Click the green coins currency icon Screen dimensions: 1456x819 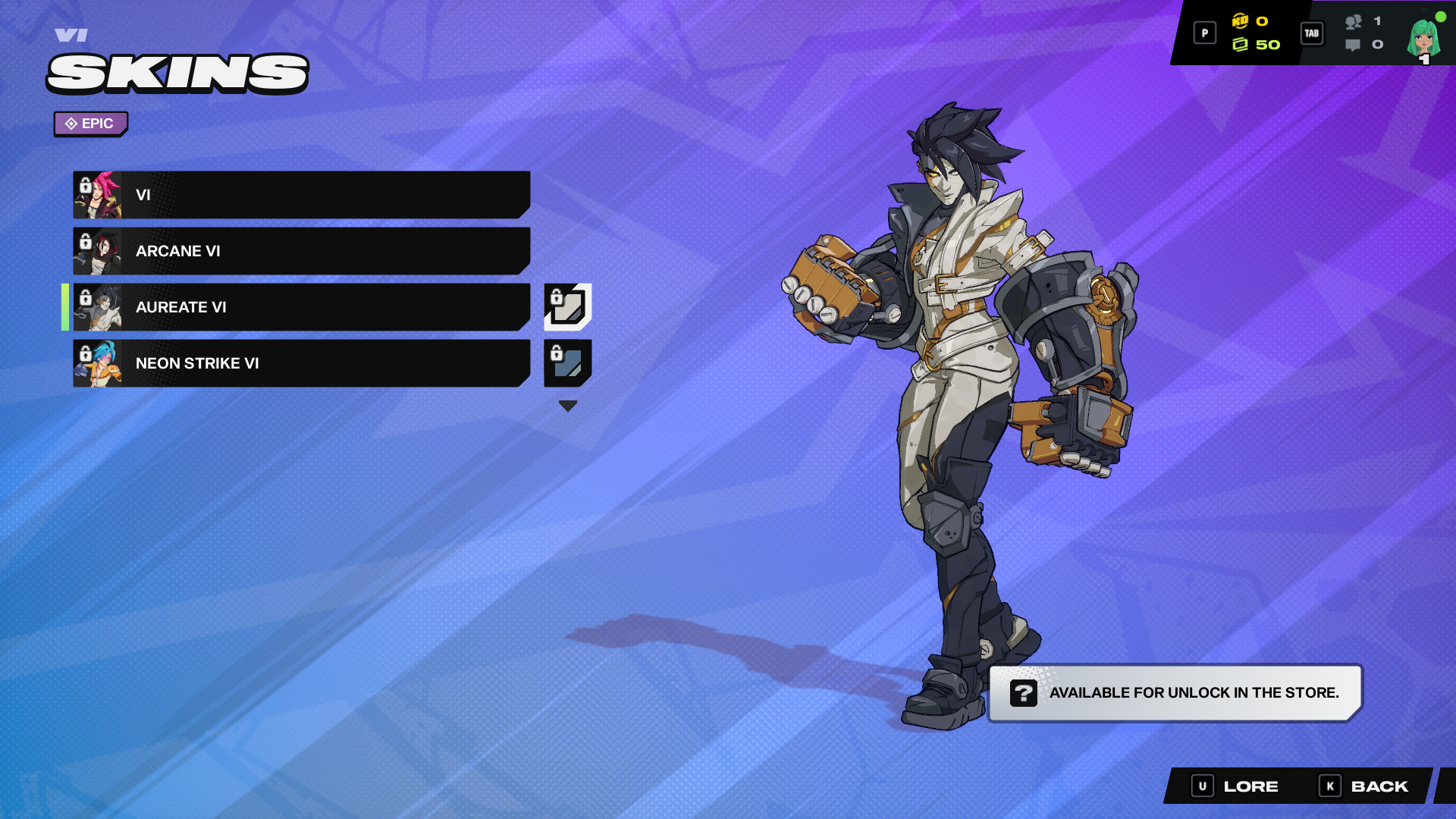(x=1241, y=44)
